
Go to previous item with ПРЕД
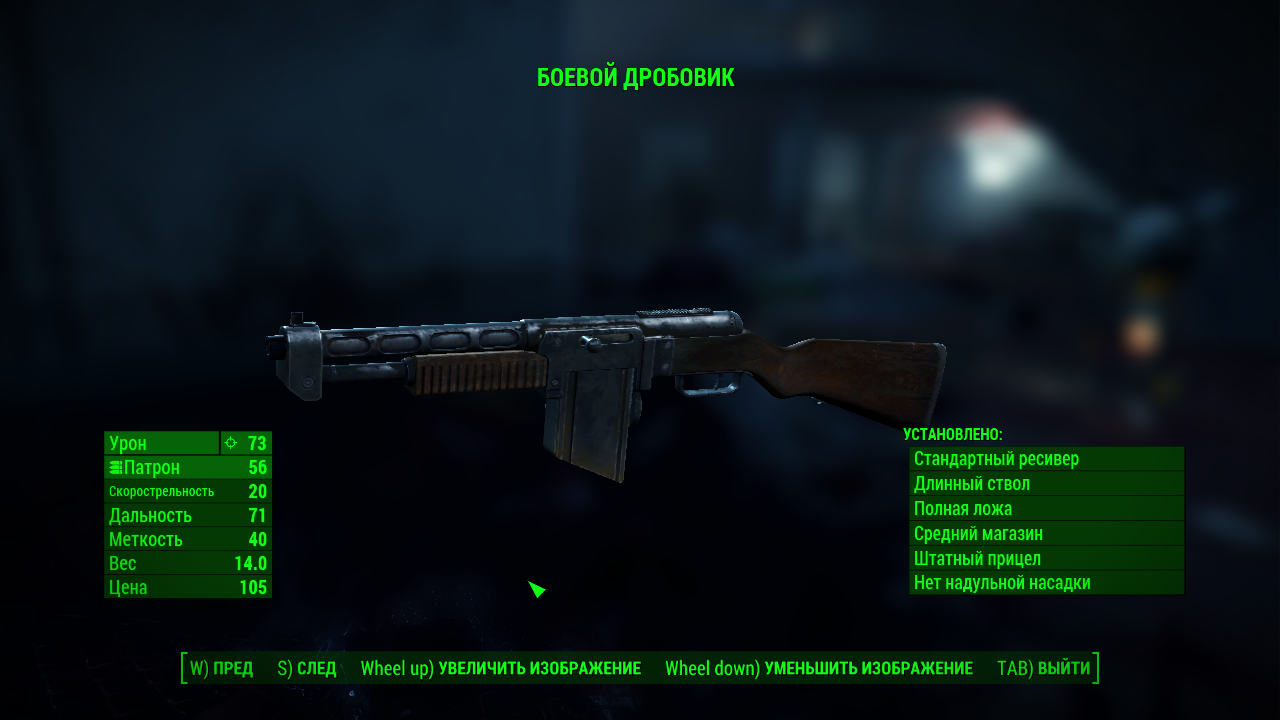(221, 668)
